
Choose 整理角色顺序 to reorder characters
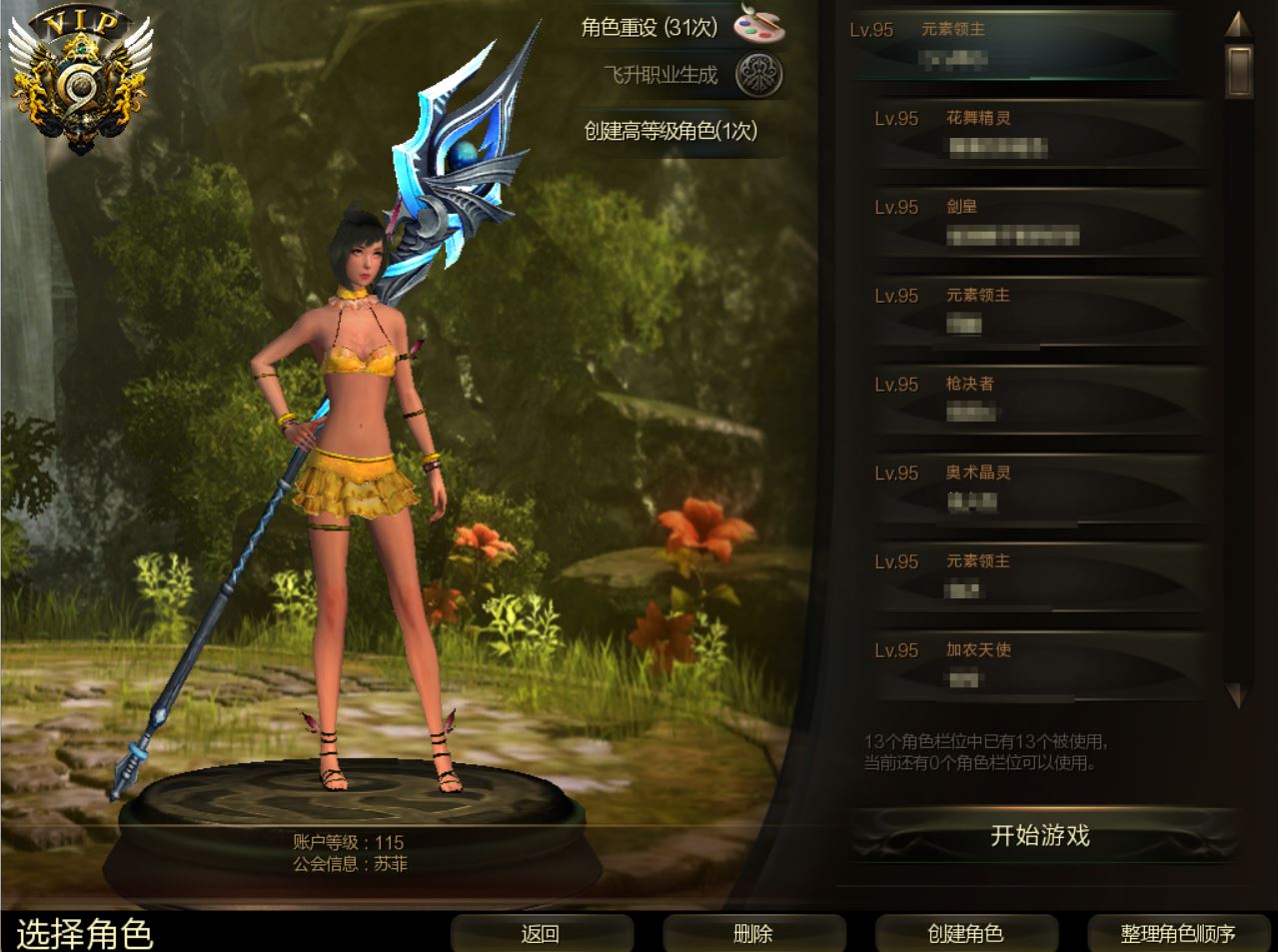click(1178, 933)
